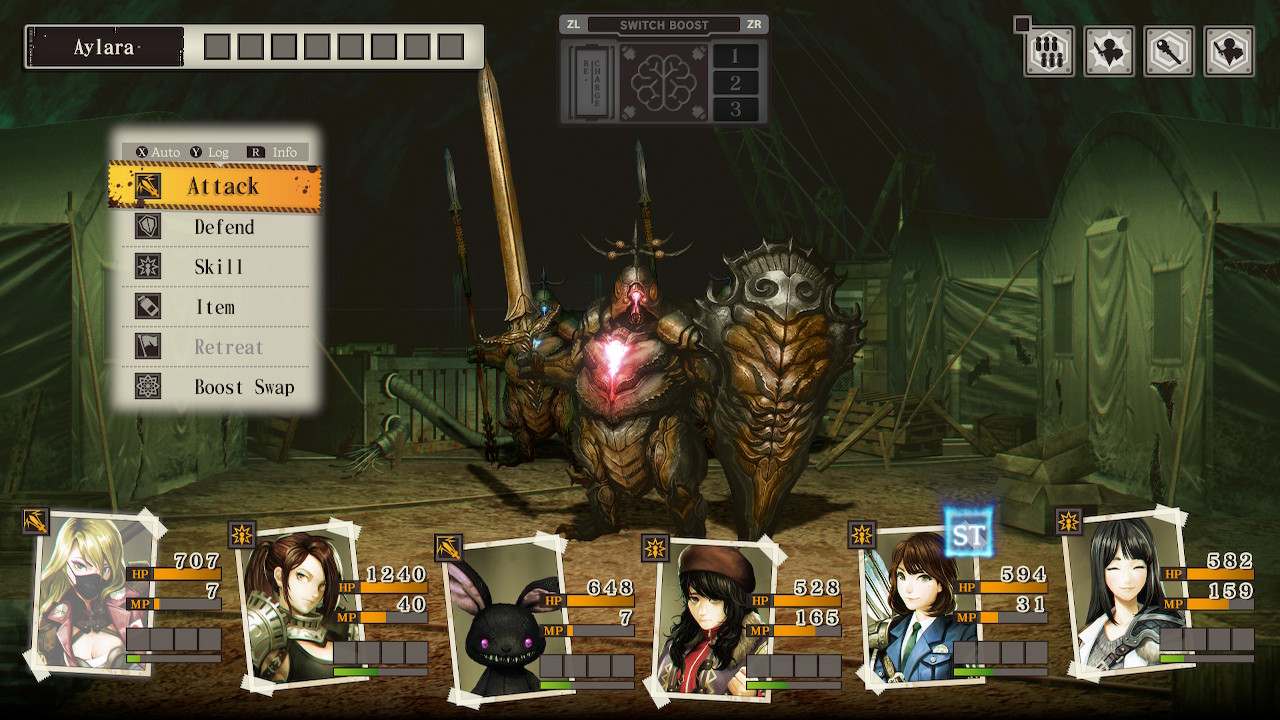Click the swordsman starburst icon

click(x=1109, y=52)
